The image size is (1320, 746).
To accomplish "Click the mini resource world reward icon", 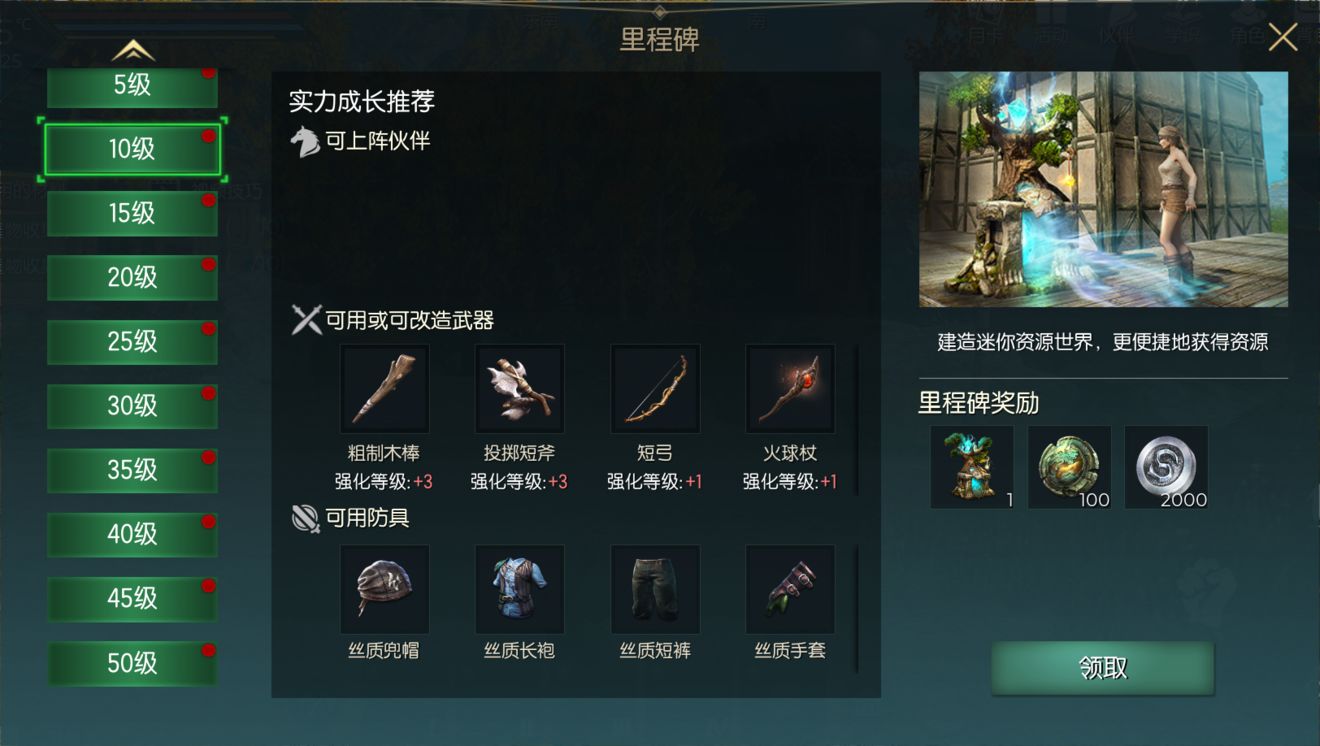I will pyautogui.click(x=971, y=466).
